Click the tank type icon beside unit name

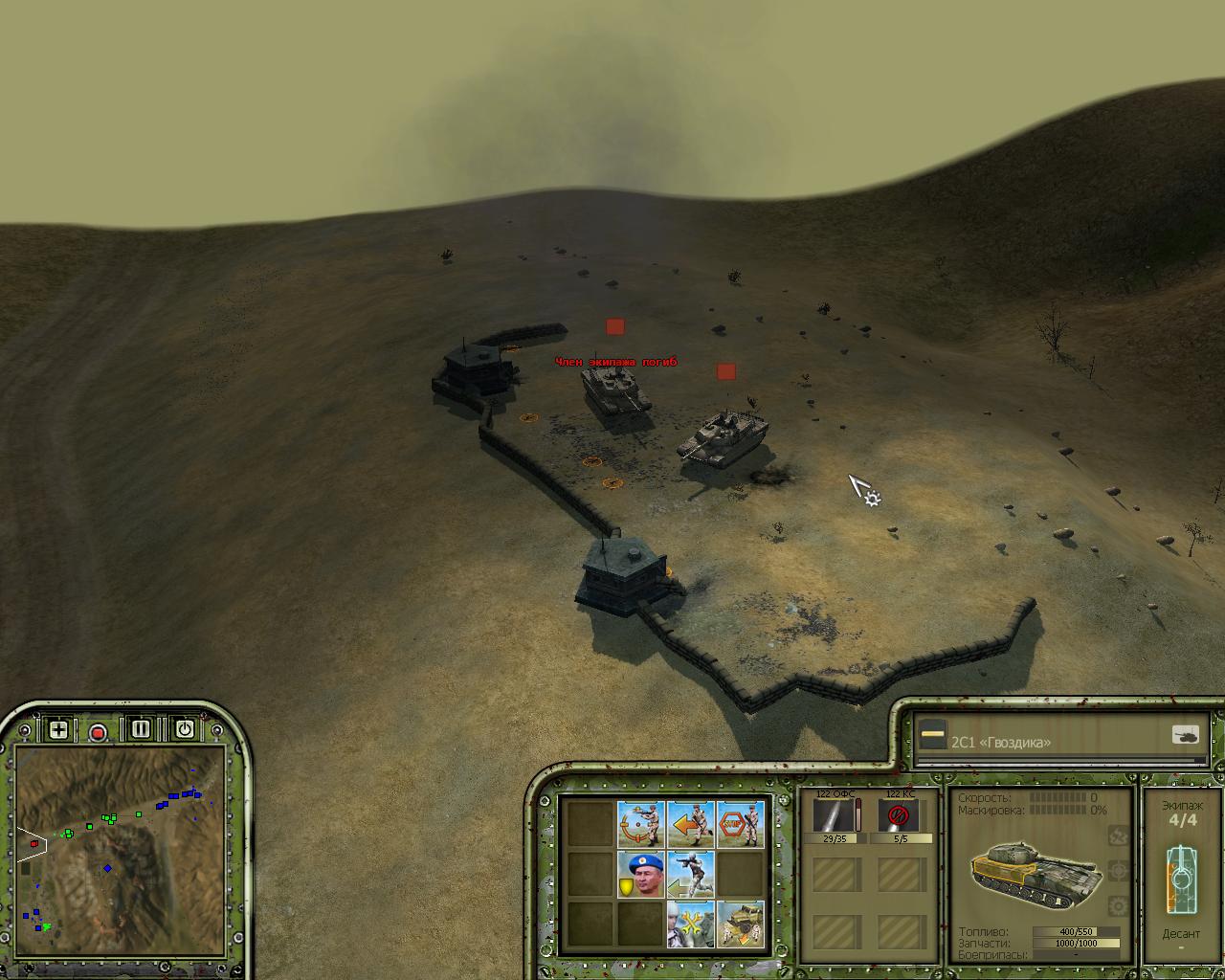point(1186,735)
